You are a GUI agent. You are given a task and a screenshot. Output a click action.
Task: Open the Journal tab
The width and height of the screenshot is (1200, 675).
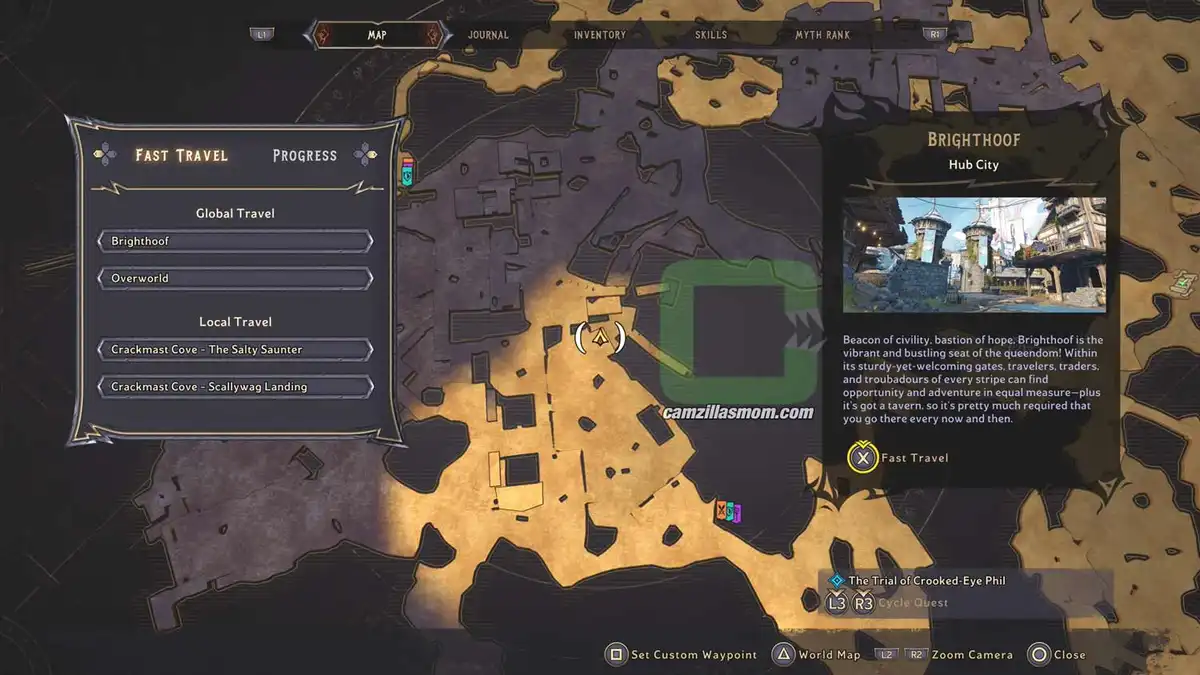(488, 35)
